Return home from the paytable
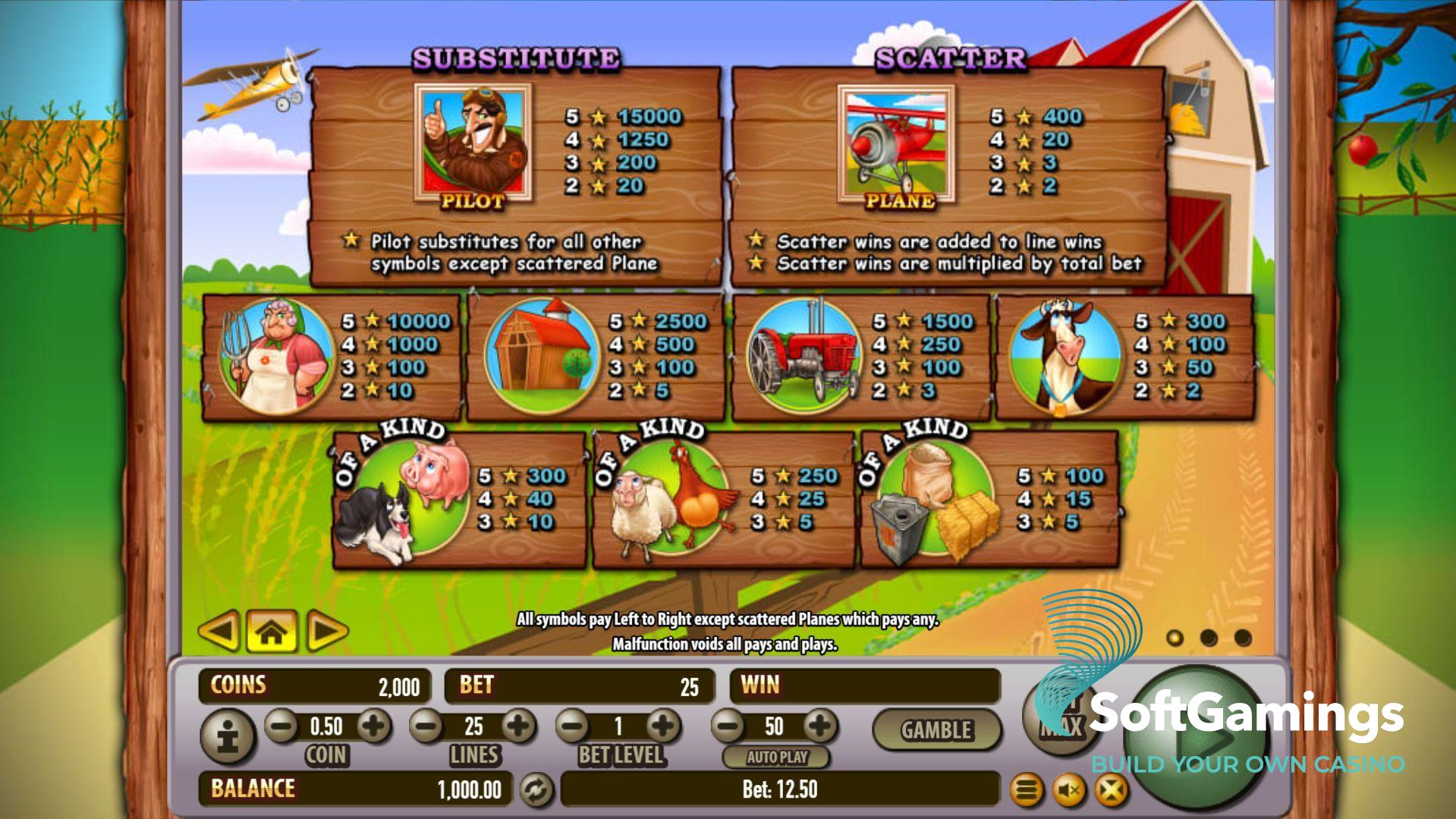 tap(272, 630)
